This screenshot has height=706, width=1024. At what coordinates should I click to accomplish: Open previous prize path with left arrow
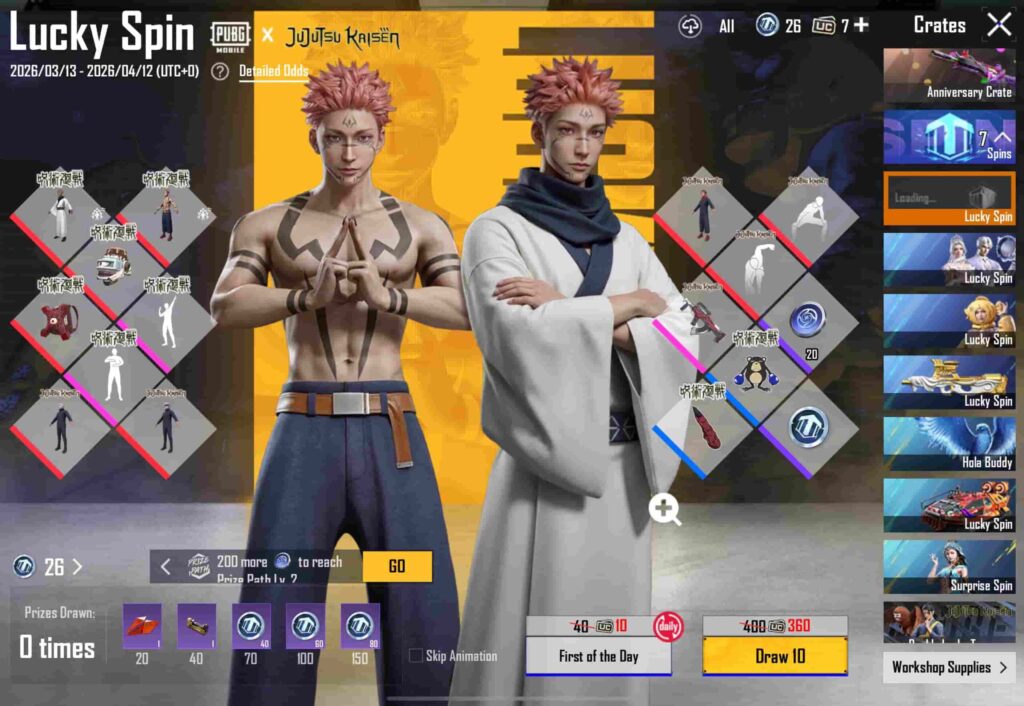coord(166,566)
